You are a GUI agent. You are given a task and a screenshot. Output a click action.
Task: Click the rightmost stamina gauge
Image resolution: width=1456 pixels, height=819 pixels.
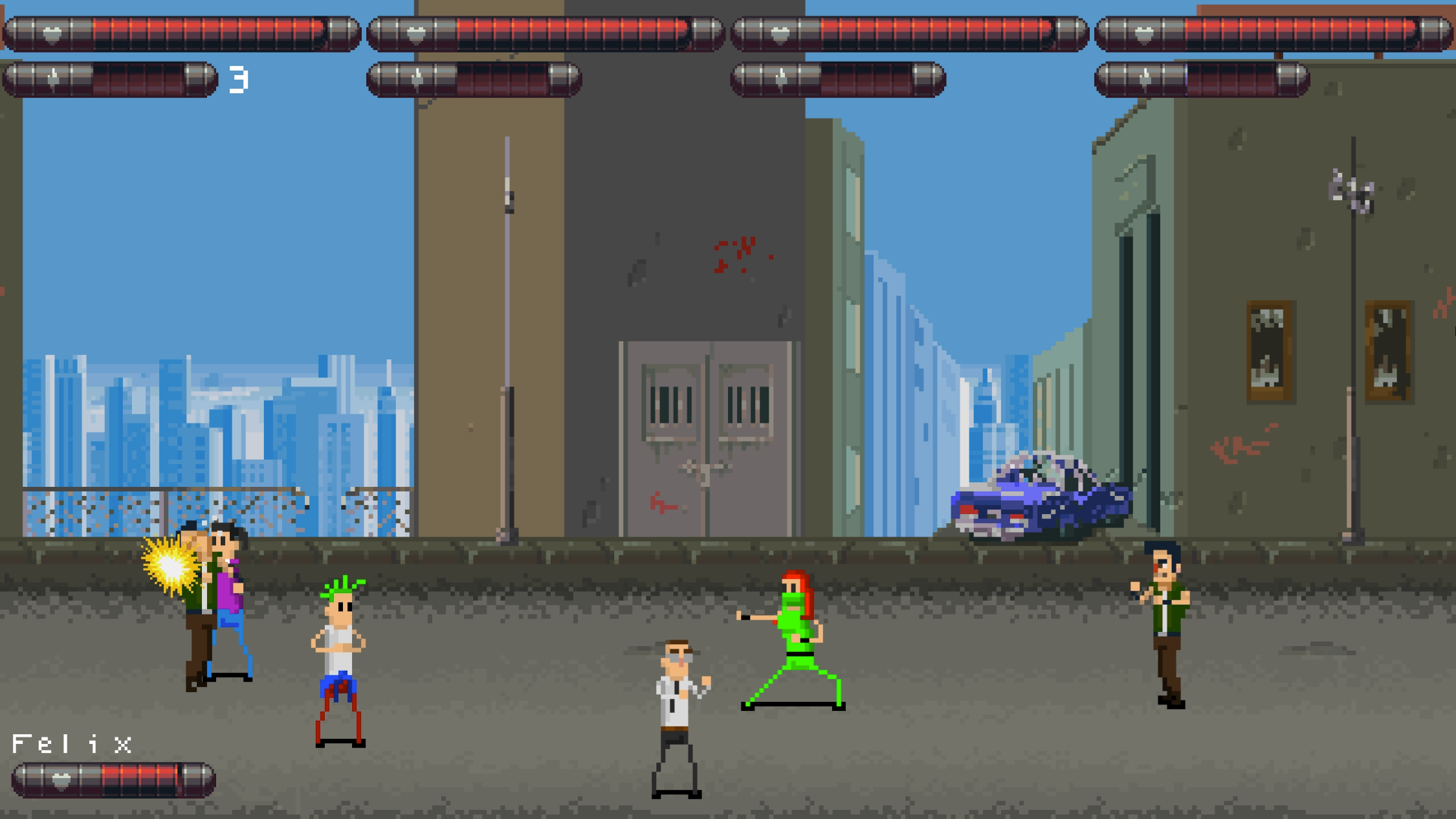click(x=1200, y=78)
